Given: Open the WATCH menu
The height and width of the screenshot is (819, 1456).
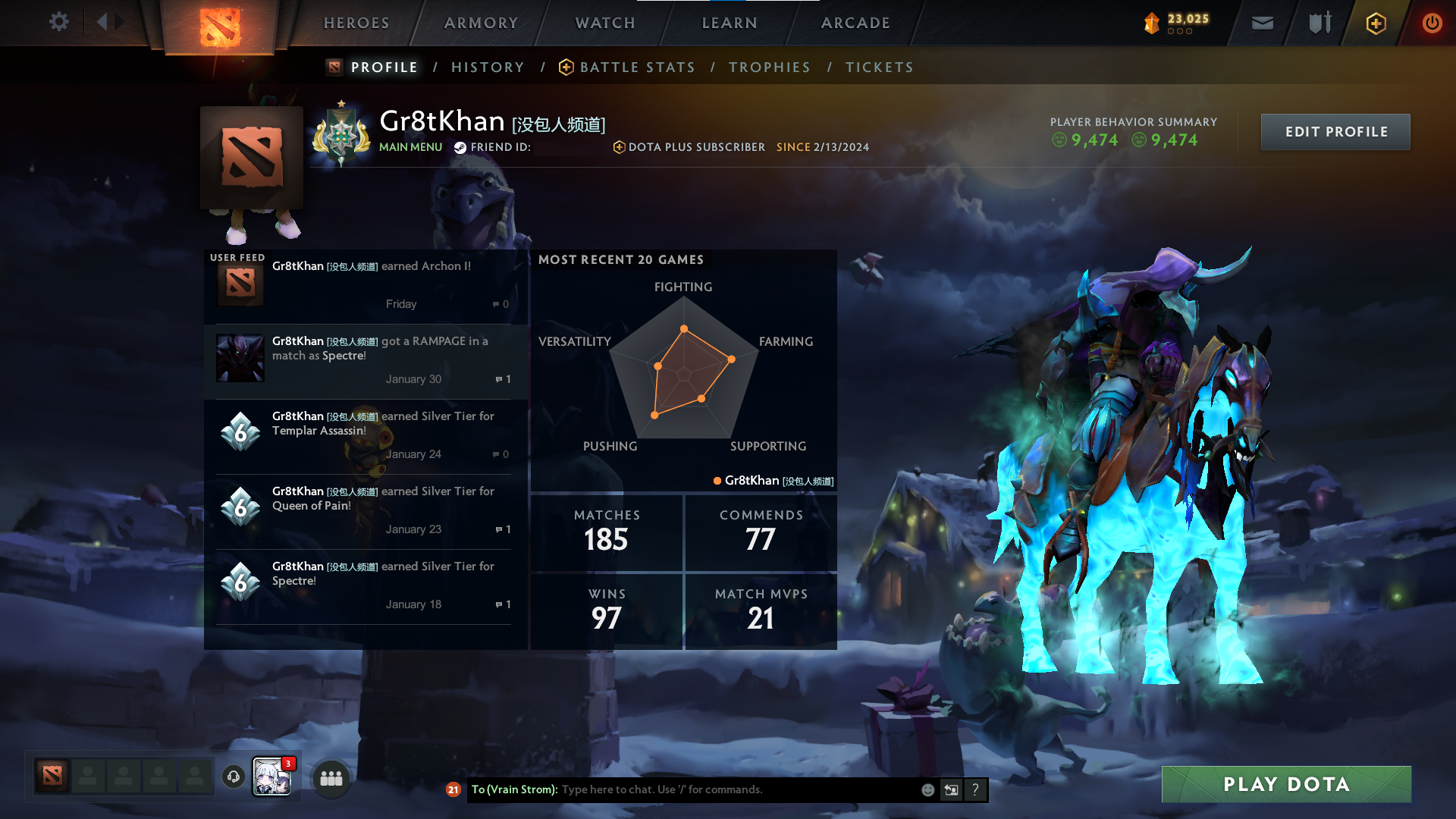Looking at the screenshot, I should pos(604,23).
